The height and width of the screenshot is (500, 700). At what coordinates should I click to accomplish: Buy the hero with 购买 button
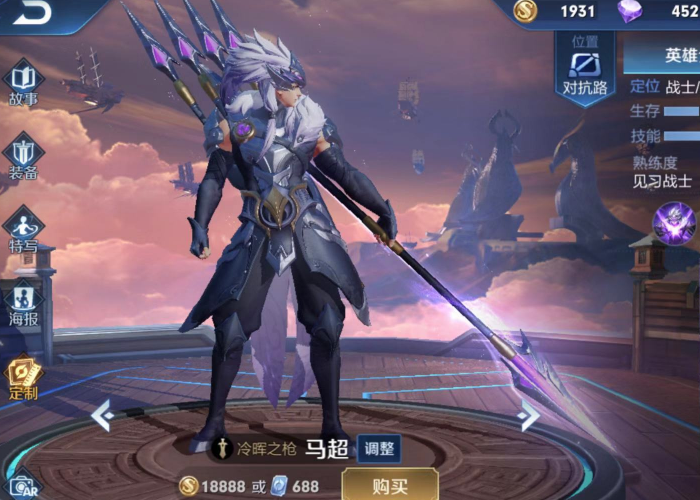tap(389, 486)
